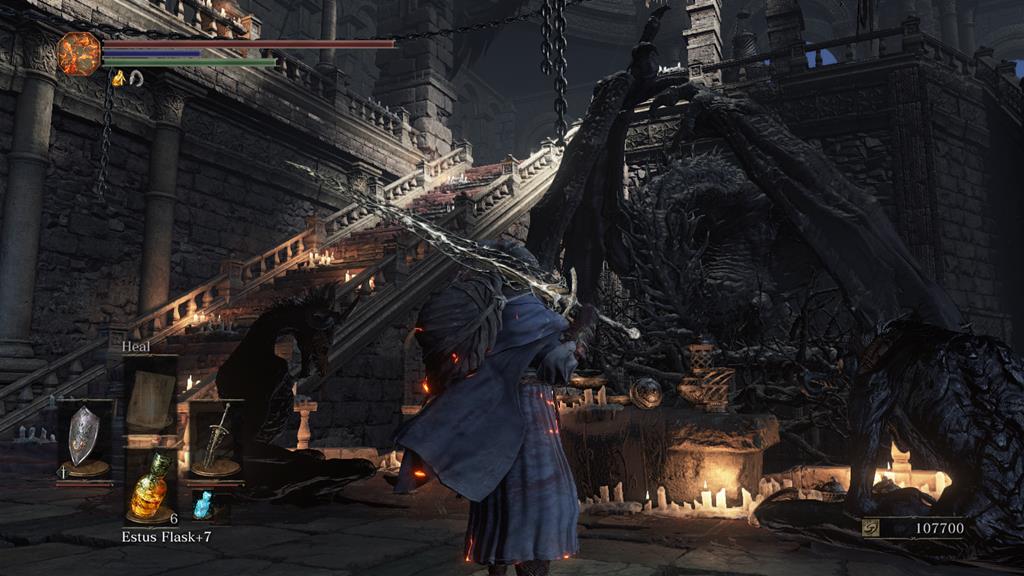Choose the Estus Flask+7 item slot
This screenshot has height=576, width=1024.
point(150,486)
